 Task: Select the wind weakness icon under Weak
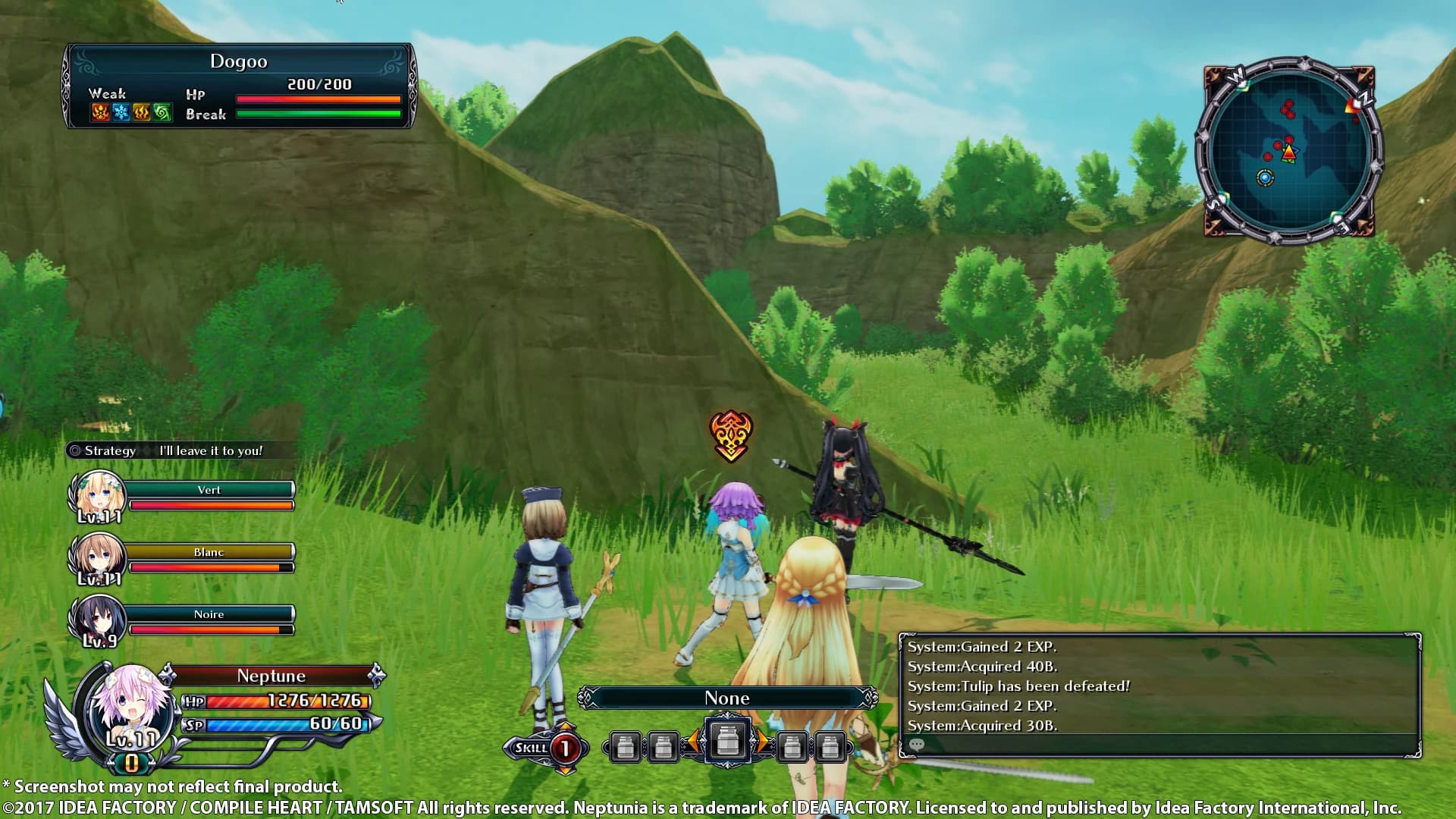click(x=162, y=112)
